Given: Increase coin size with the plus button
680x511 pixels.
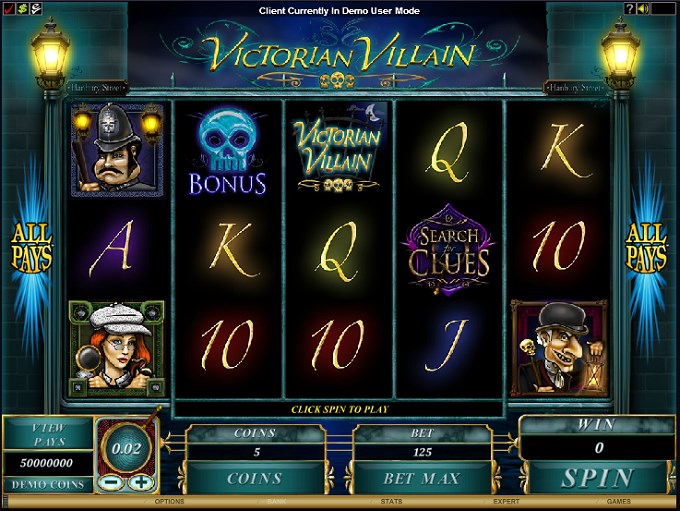Looking at the screenshot, I should click(141, 481).
